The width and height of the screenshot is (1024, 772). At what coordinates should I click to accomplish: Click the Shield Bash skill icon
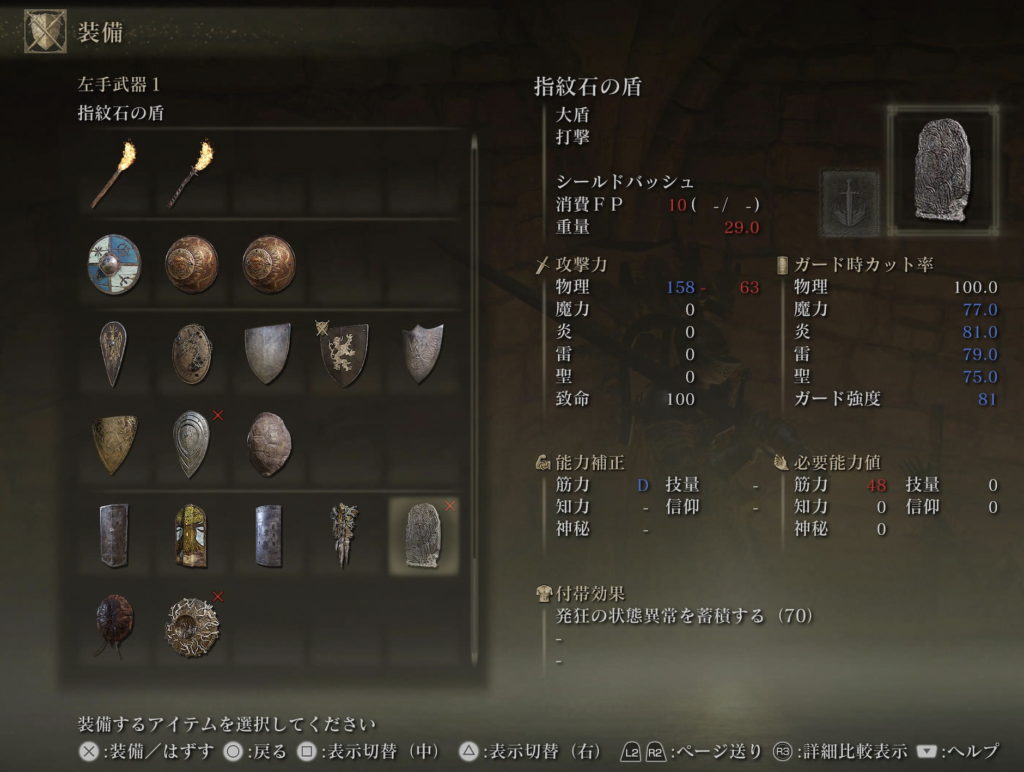pyautogui.click(x=850, y=202)
